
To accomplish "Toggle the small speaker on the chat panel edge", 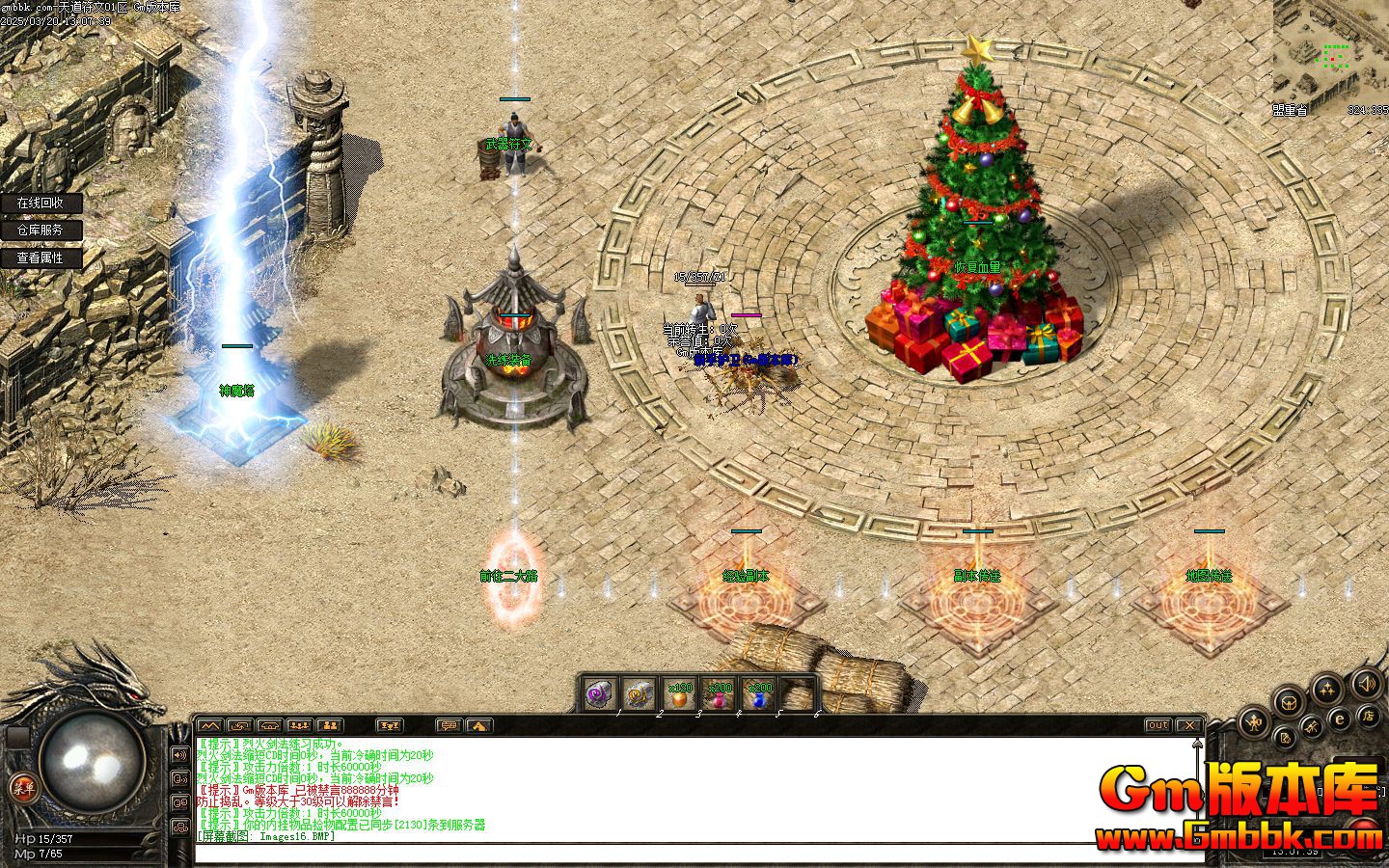I will (178, 754).
